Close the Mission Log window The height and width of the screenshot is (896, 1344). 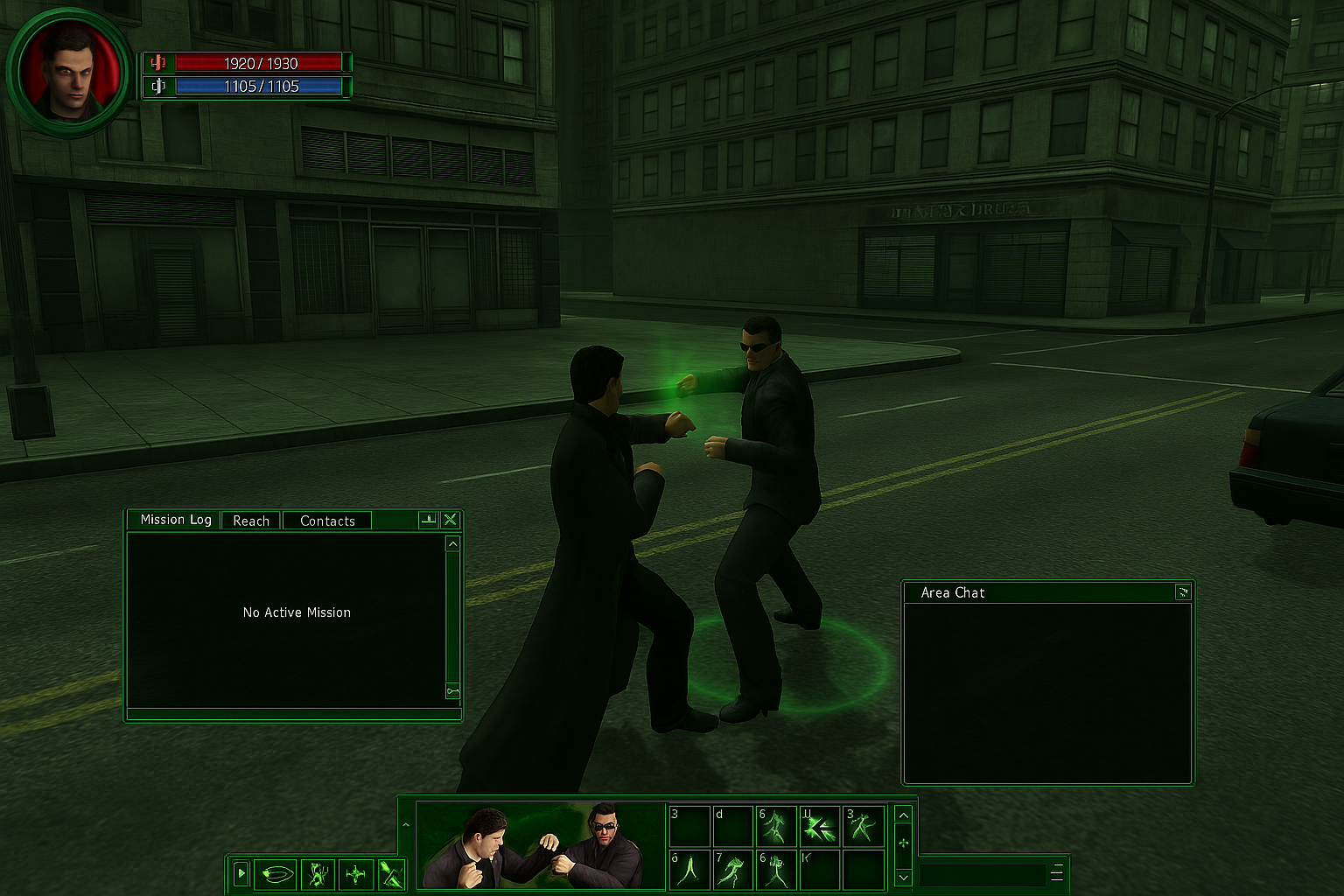coord(451,520)
